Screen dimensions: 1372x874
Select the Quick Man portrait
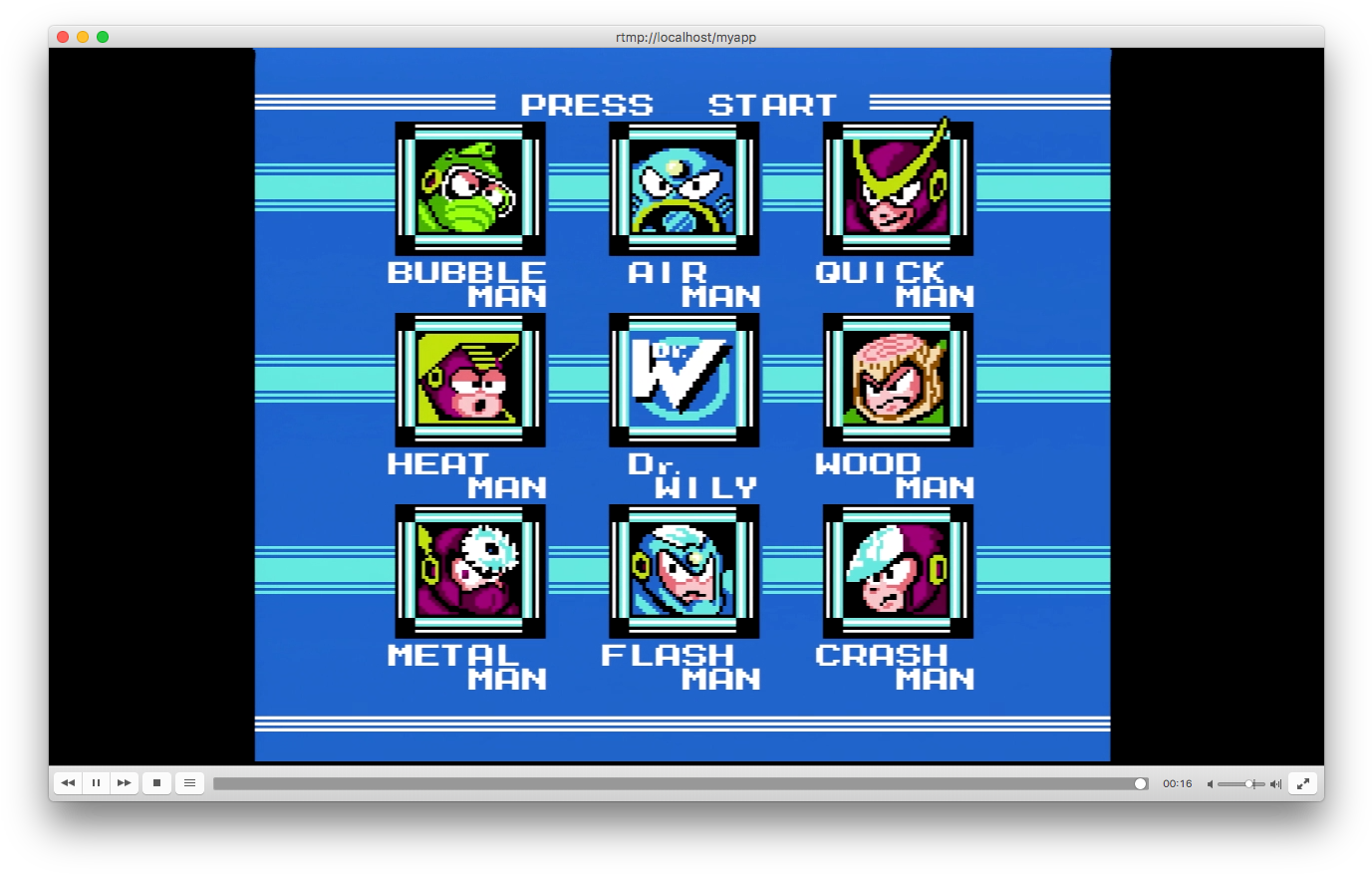(x=897, y=188)
